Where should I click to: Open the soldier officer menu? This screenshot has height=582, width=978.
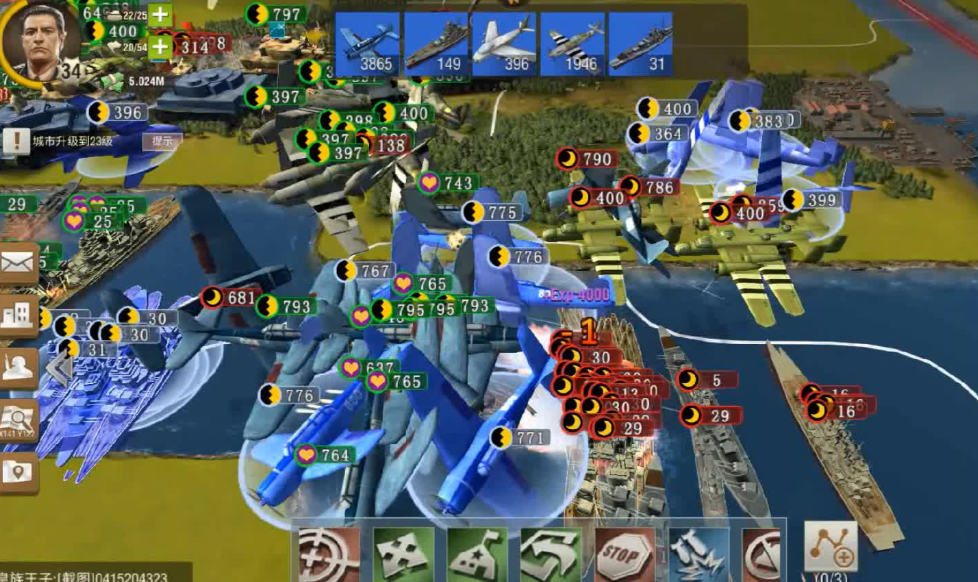click(x=19, y=368)
